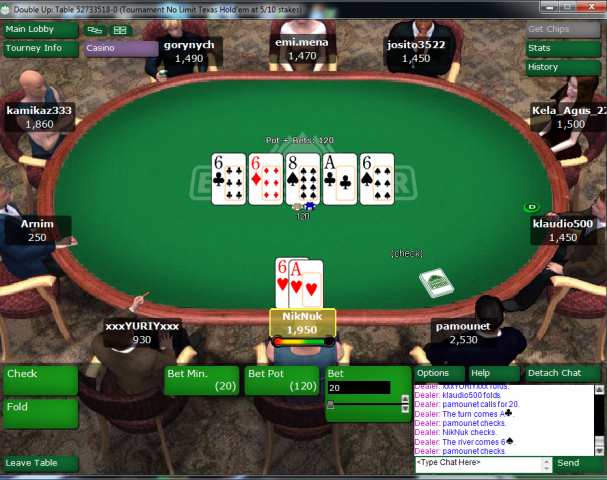The height and width of the screenshot is (480, 607).
Task: Bet the minimum of 20
Action: pyautogui.click(x=202, y=380)
